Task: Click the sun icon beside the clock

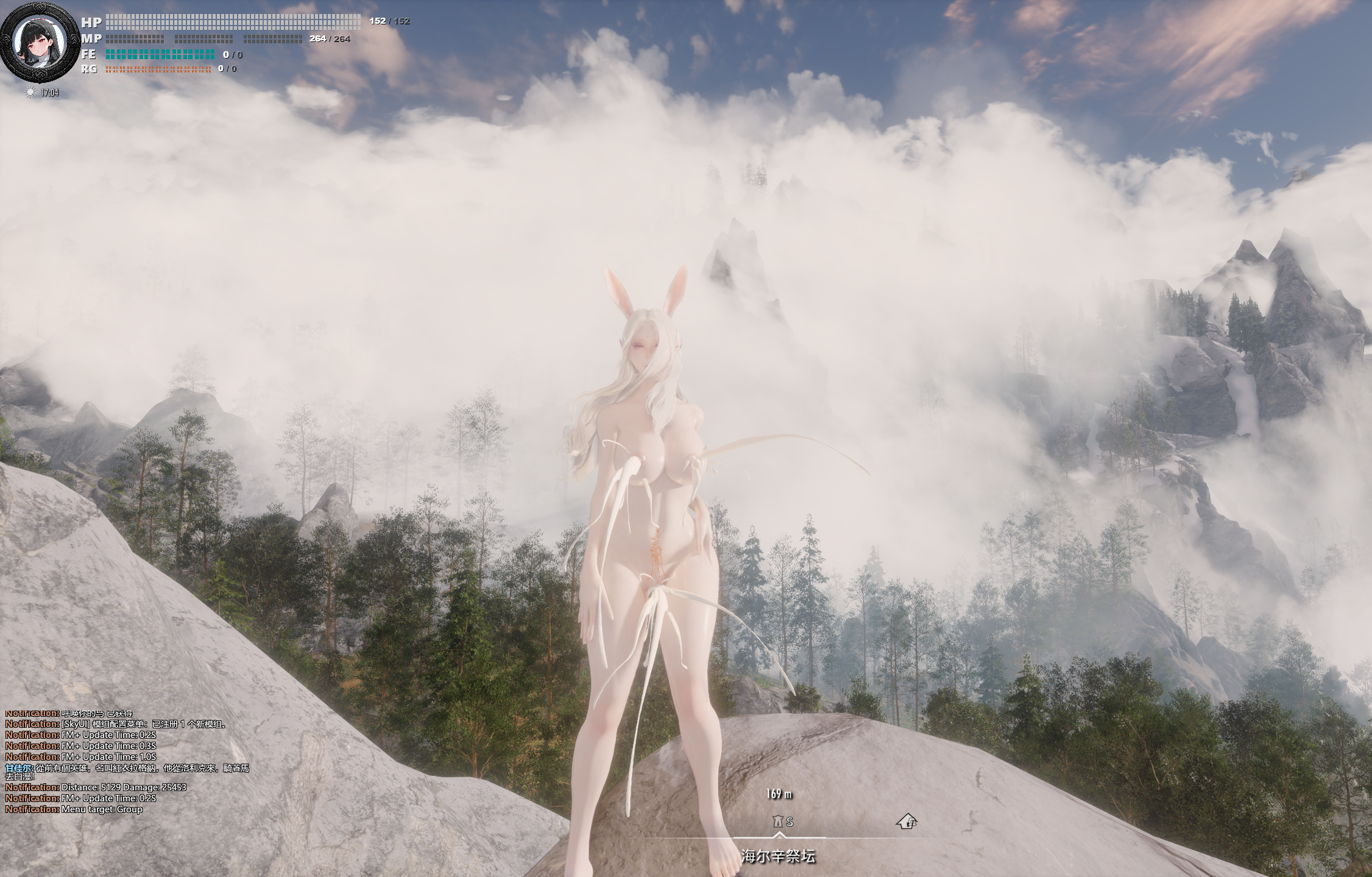Action: [30, 93]
